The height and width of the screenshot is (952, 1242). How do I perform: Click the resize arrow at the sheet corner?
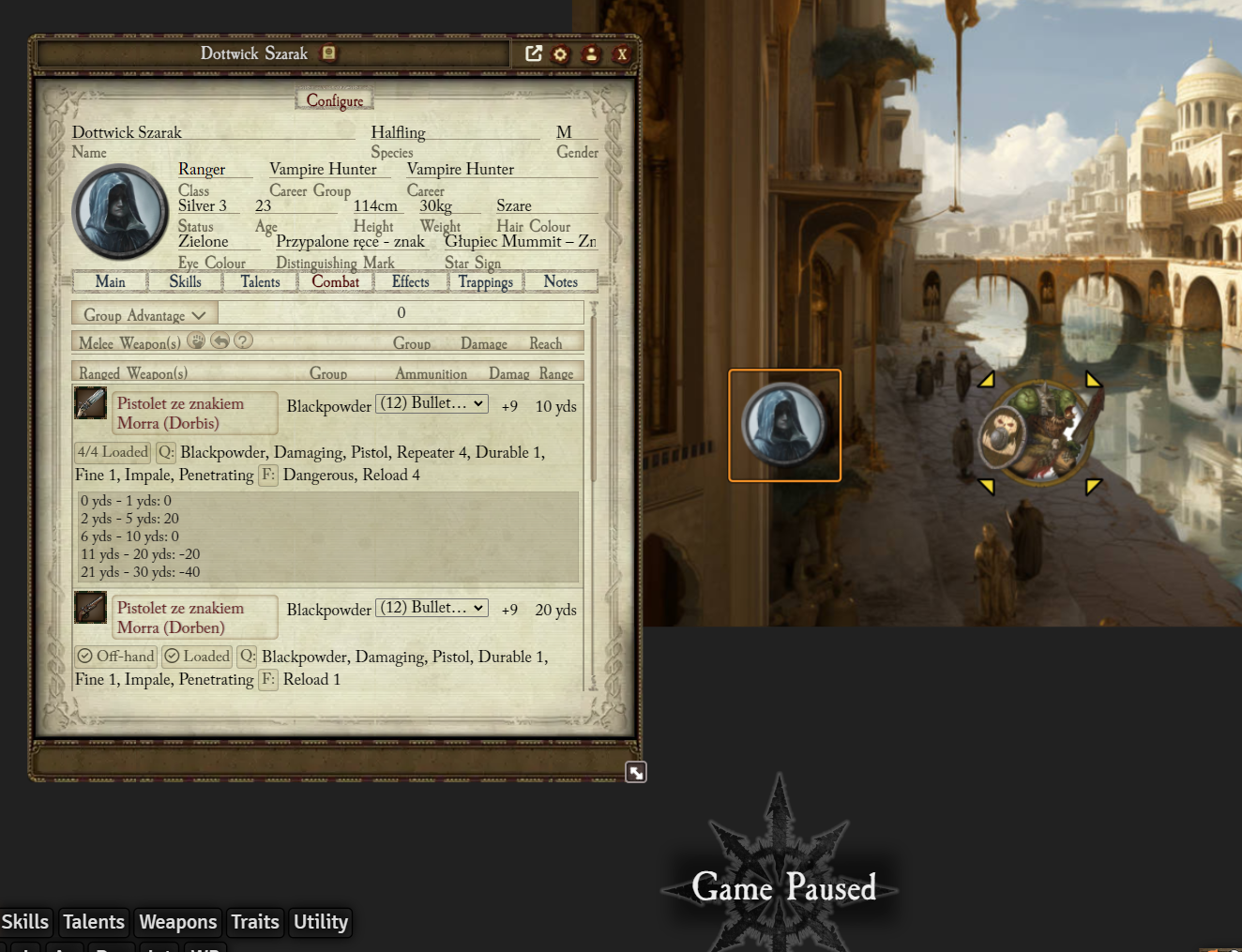coord(636,771)
